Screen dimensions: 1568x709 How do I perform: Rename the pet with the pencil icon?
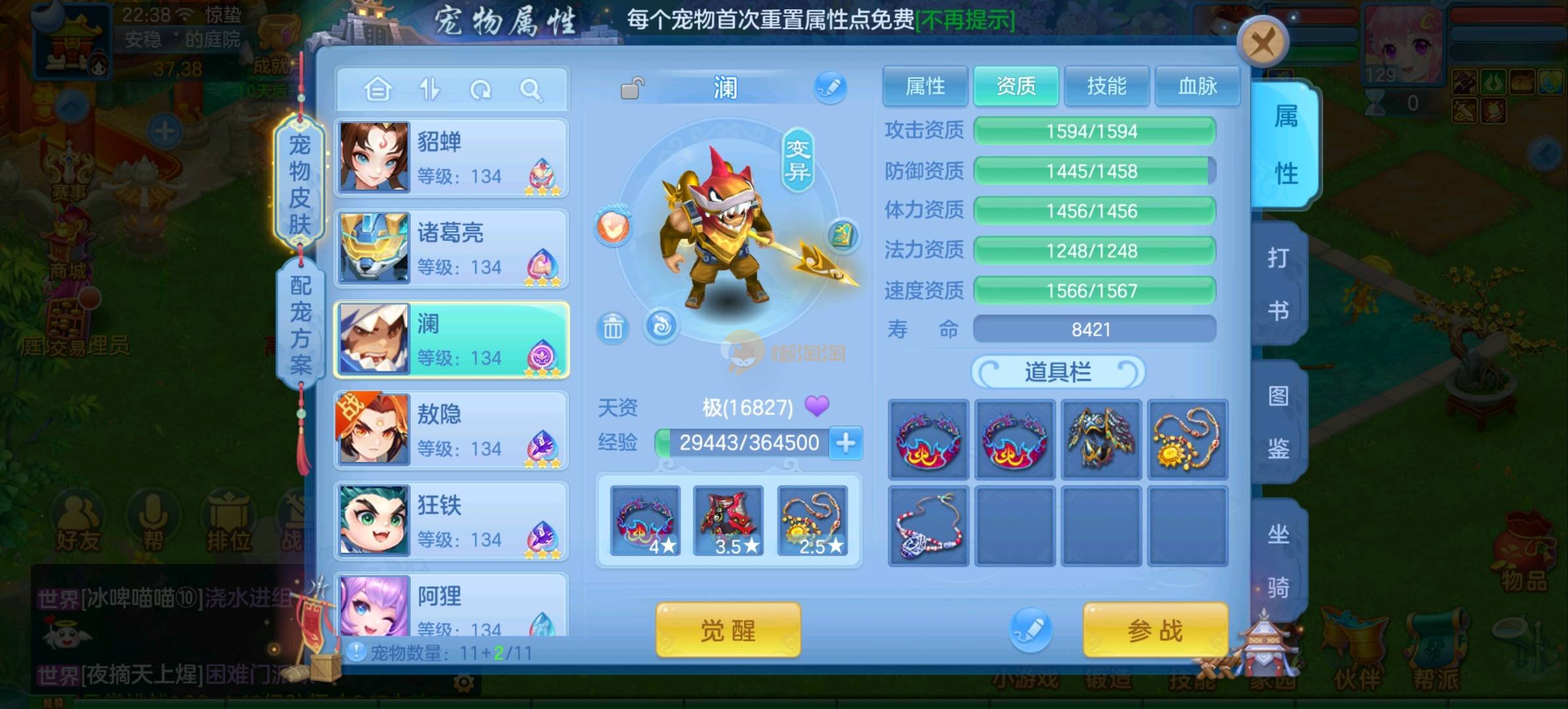pos(831,87)
